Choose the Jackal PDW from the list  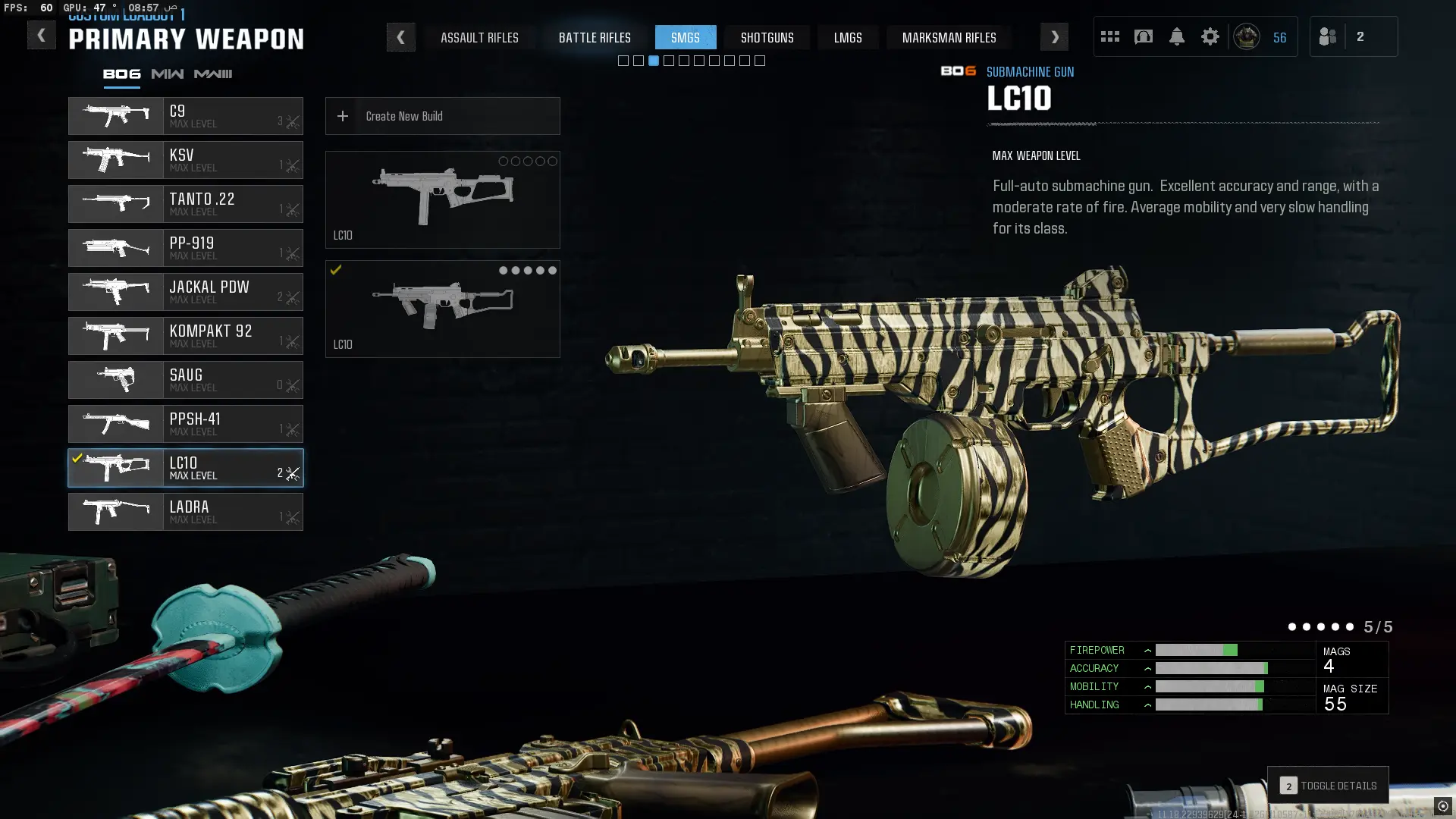point(186,292)
